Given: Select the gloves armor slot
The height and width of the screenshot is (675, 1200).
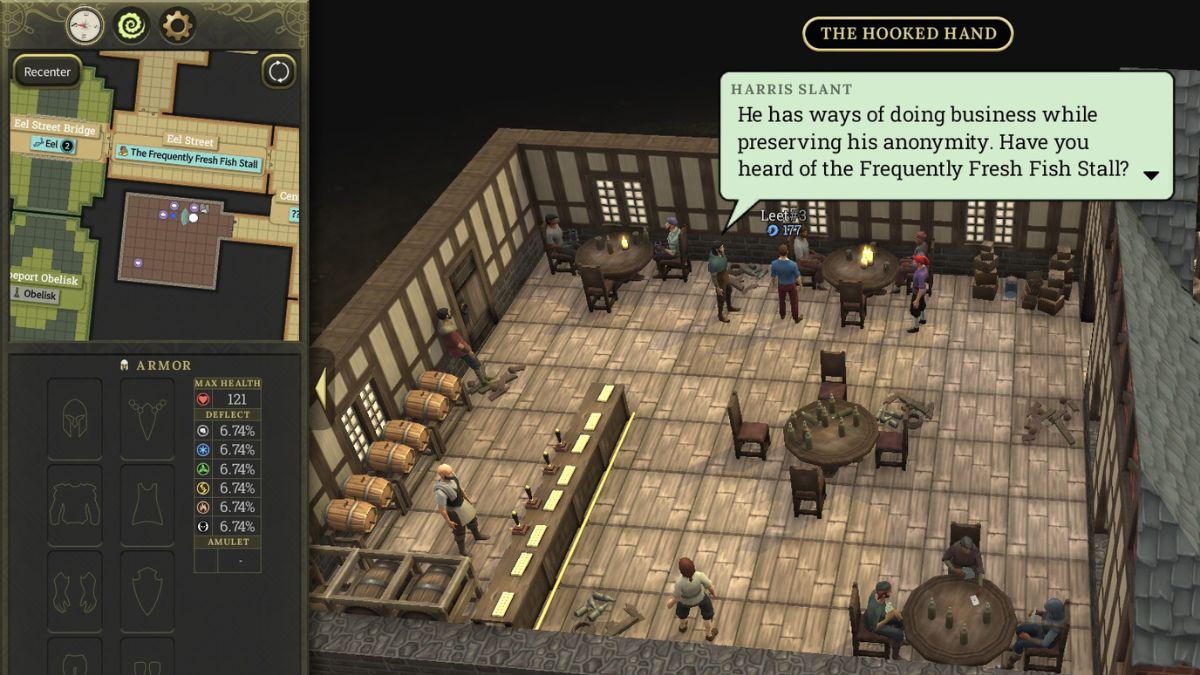Looking at the screenshot, I should tap(75, 591).
